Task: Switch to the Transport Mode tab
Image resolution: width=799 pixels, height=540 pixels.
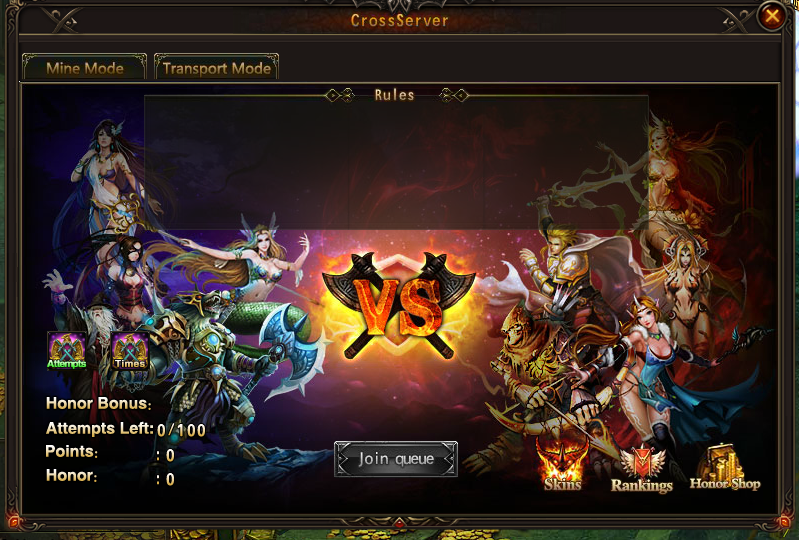Action: click(216, 68)
